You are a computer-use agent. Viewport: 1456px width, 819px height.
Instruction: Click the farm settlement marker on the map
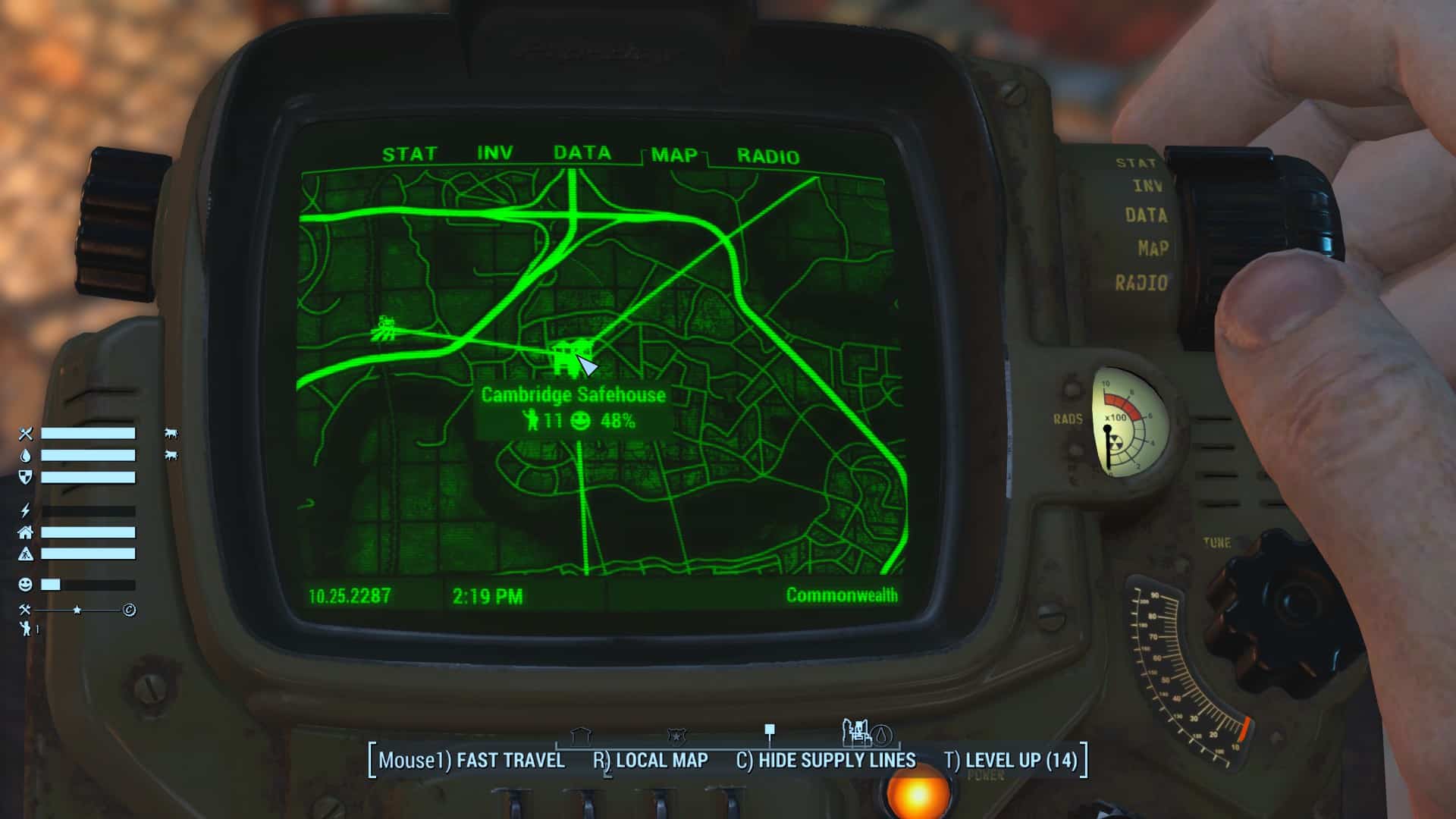[385, 329]
